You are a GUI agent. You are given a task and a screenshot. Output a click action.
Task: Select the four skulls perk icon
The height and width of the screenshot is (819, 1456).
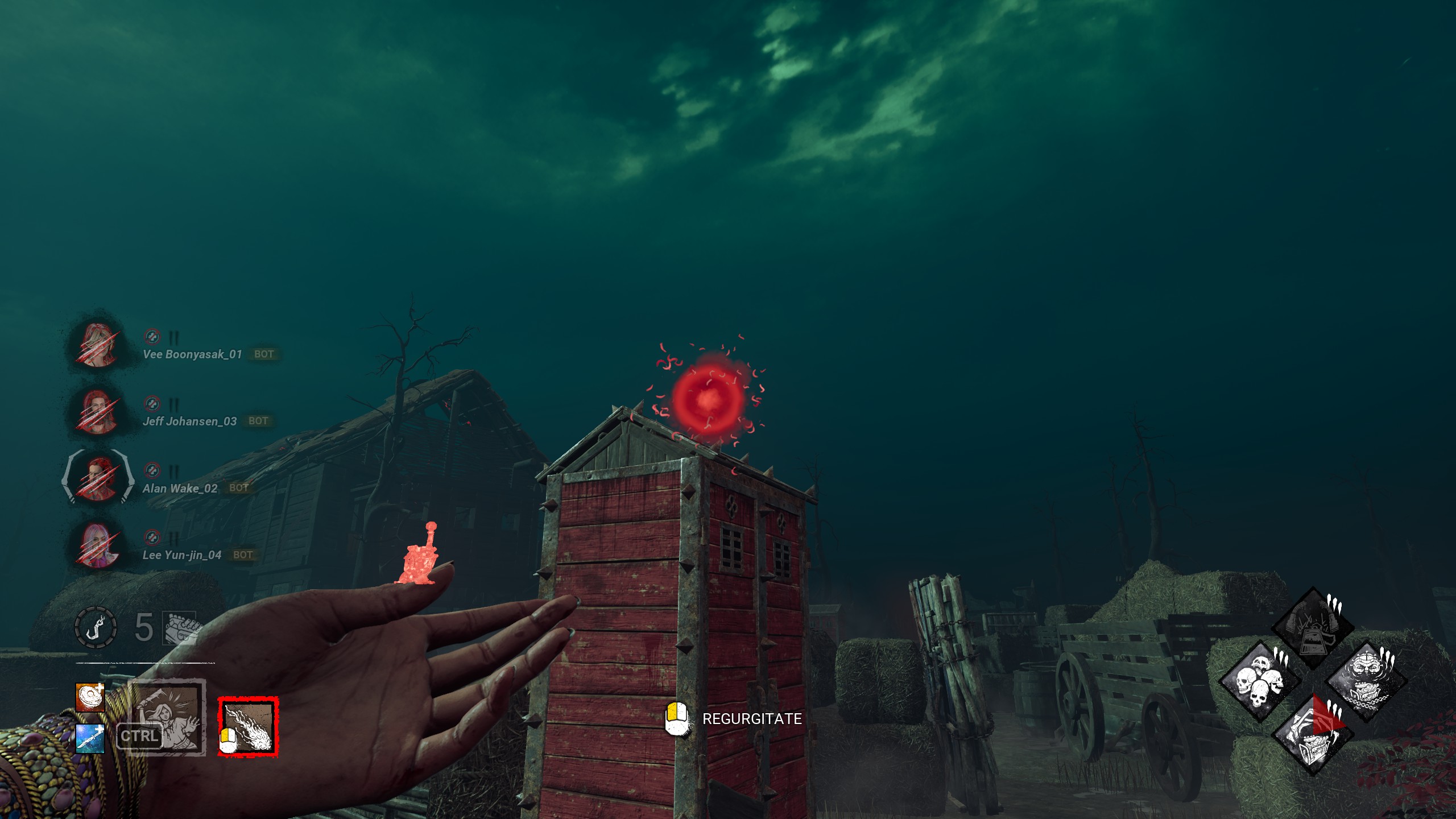(x=1260, y=681)
